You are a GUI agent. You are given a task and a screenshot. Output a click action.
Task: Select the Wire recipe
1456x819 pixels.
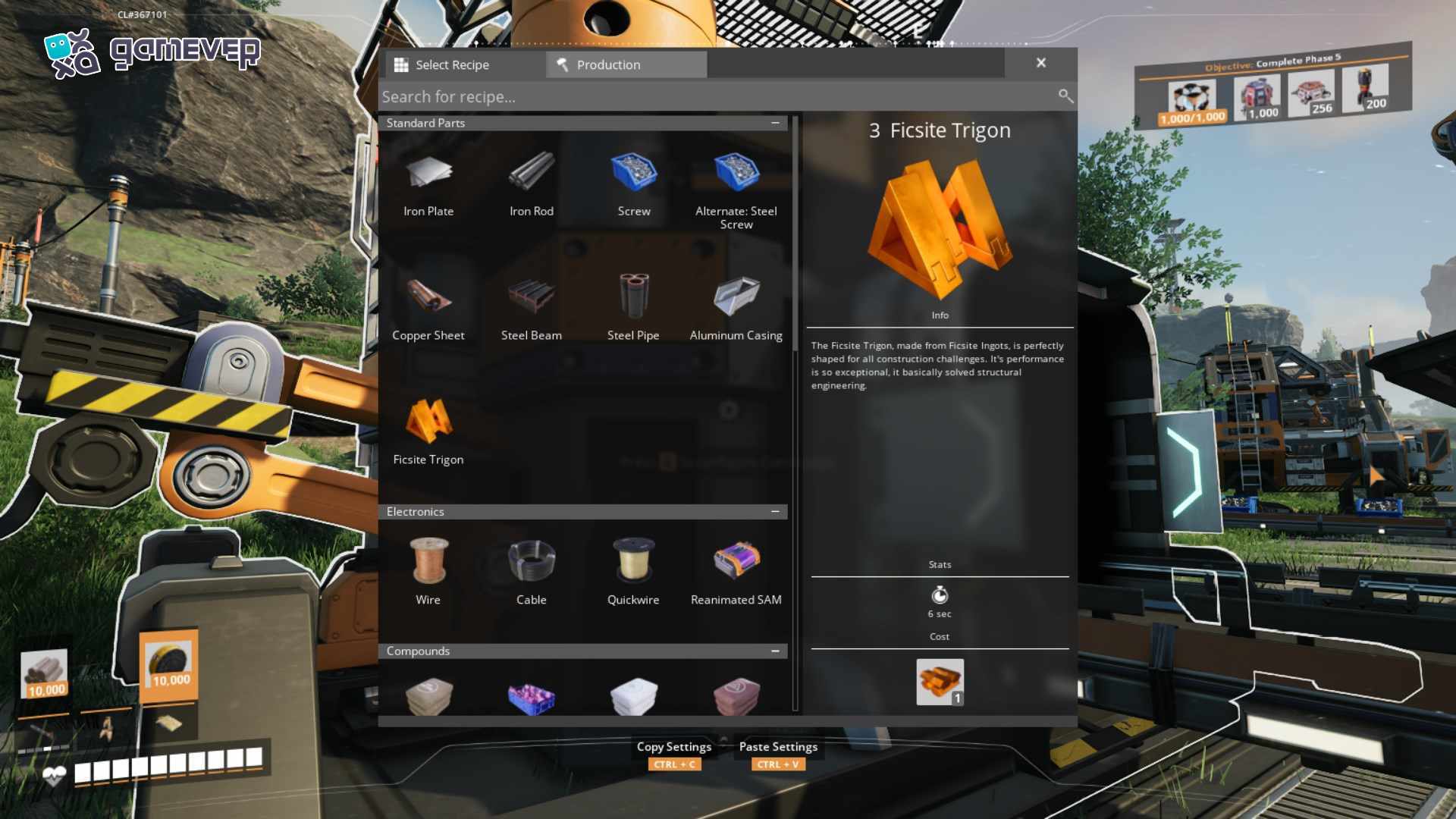[x=428, y=570]
